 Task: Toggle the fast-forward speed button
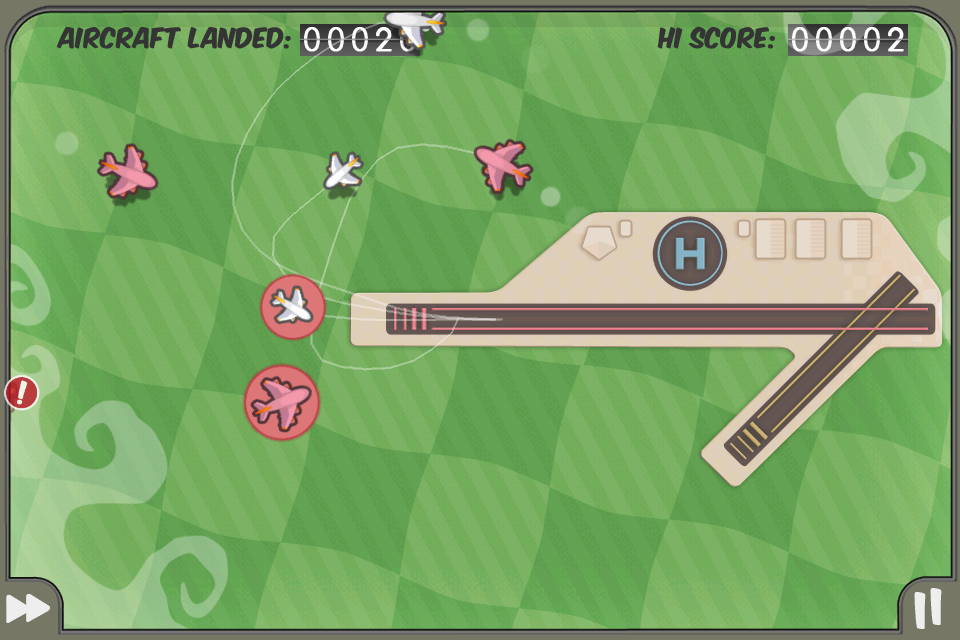[28, 607]
